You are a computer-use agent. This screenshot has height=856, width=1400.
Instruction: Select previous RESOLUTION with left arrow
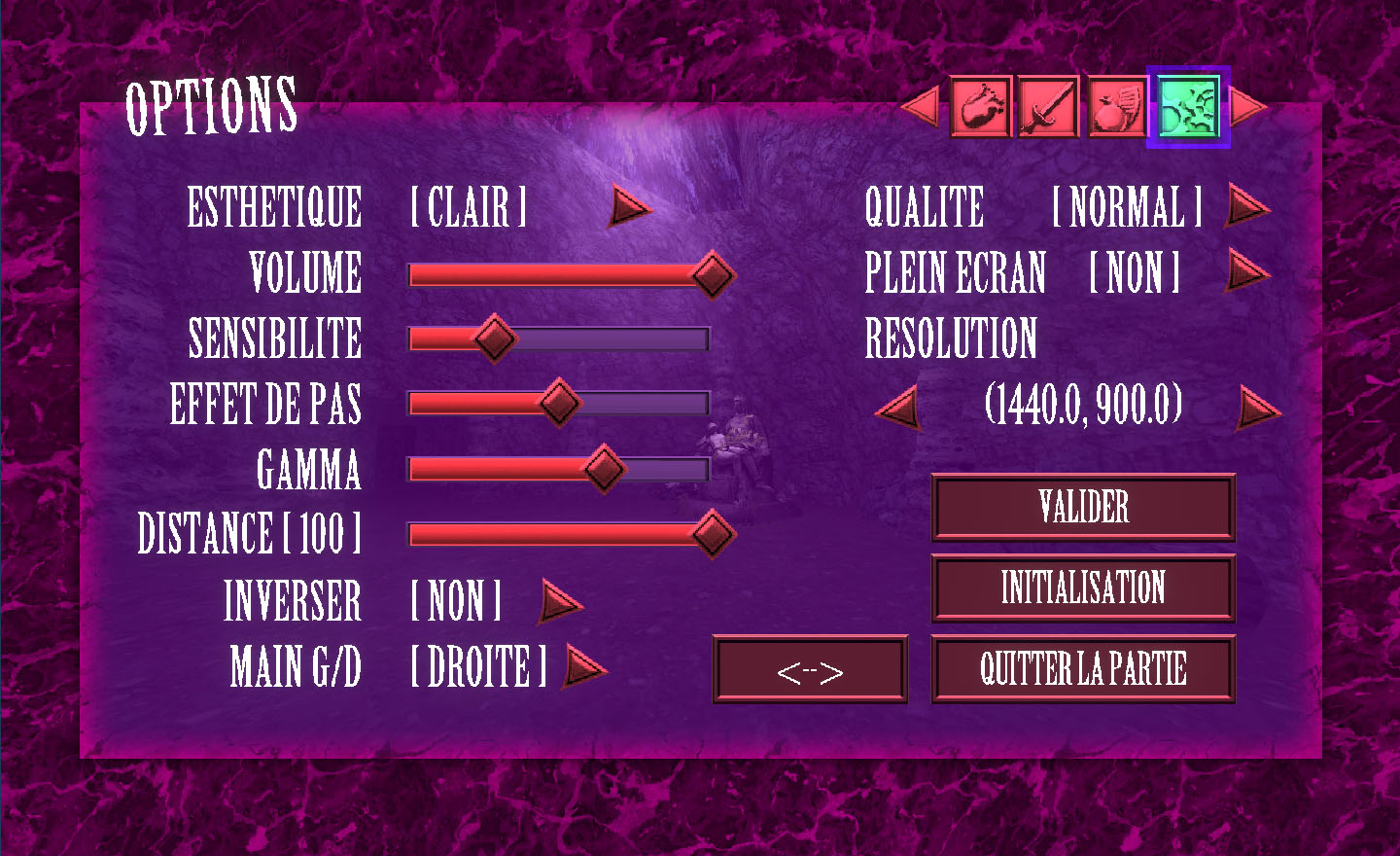(x=899, y=408)
